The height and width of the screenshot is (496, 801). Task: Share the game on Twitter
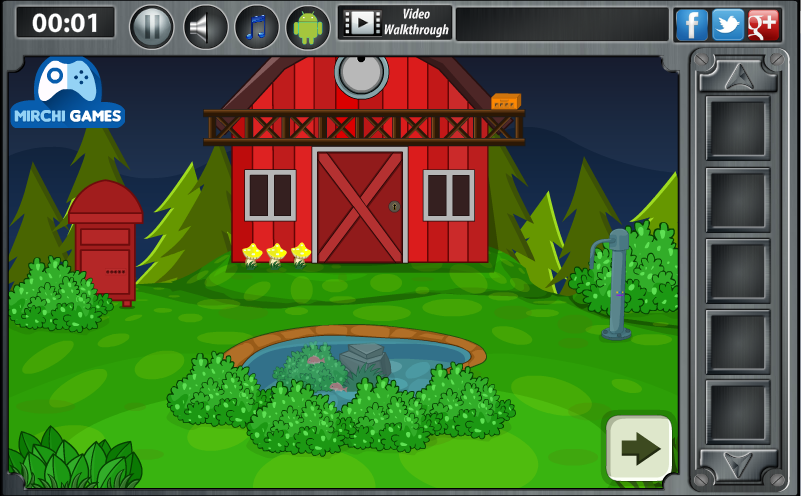click(x=727, y=24)
